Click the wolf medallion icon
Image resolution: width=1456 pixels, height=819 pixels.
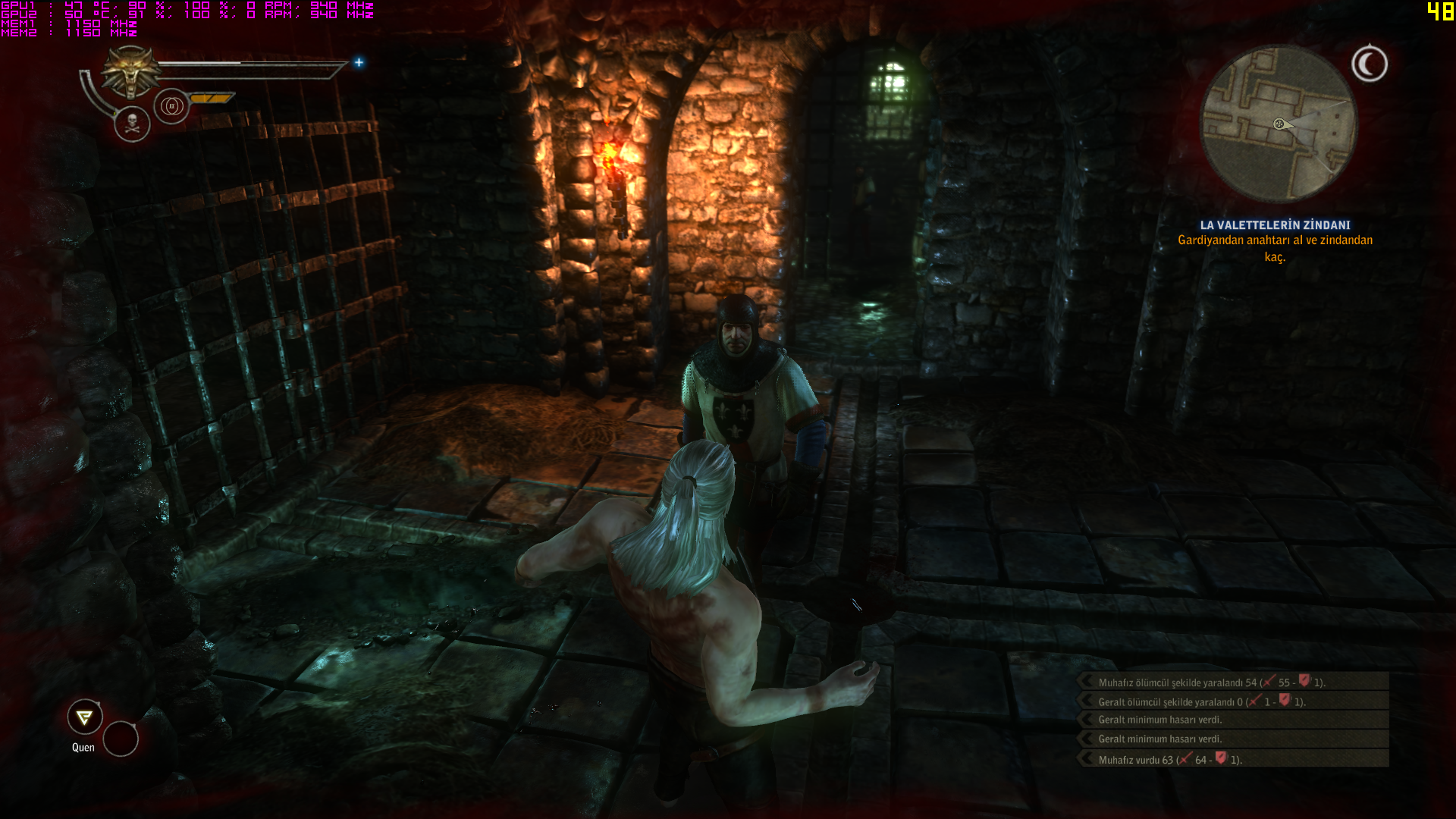point(131,71)
